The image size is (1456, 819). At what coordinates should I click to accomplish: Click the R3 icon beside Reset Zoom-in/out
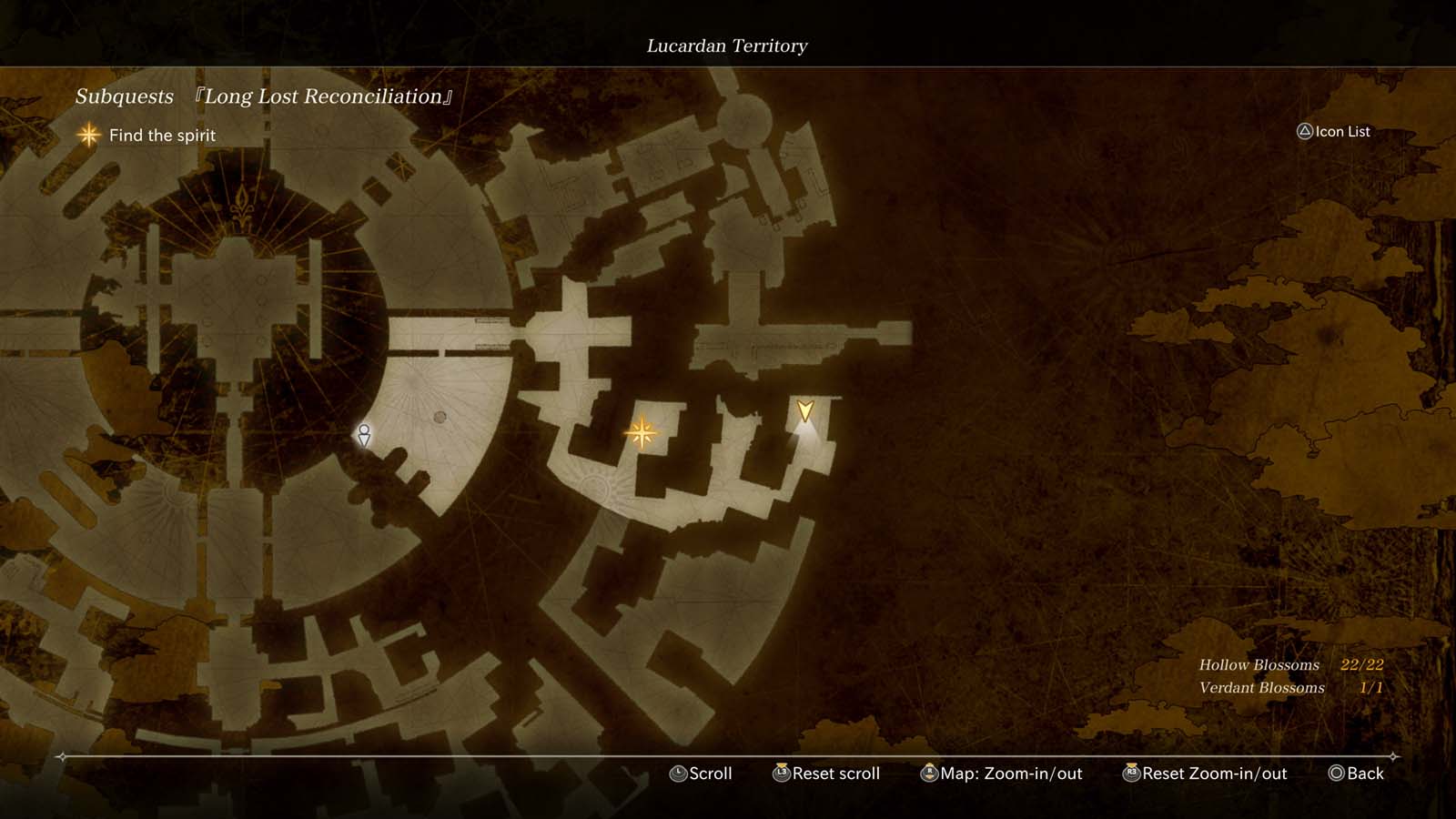[x=1132, y=773]
